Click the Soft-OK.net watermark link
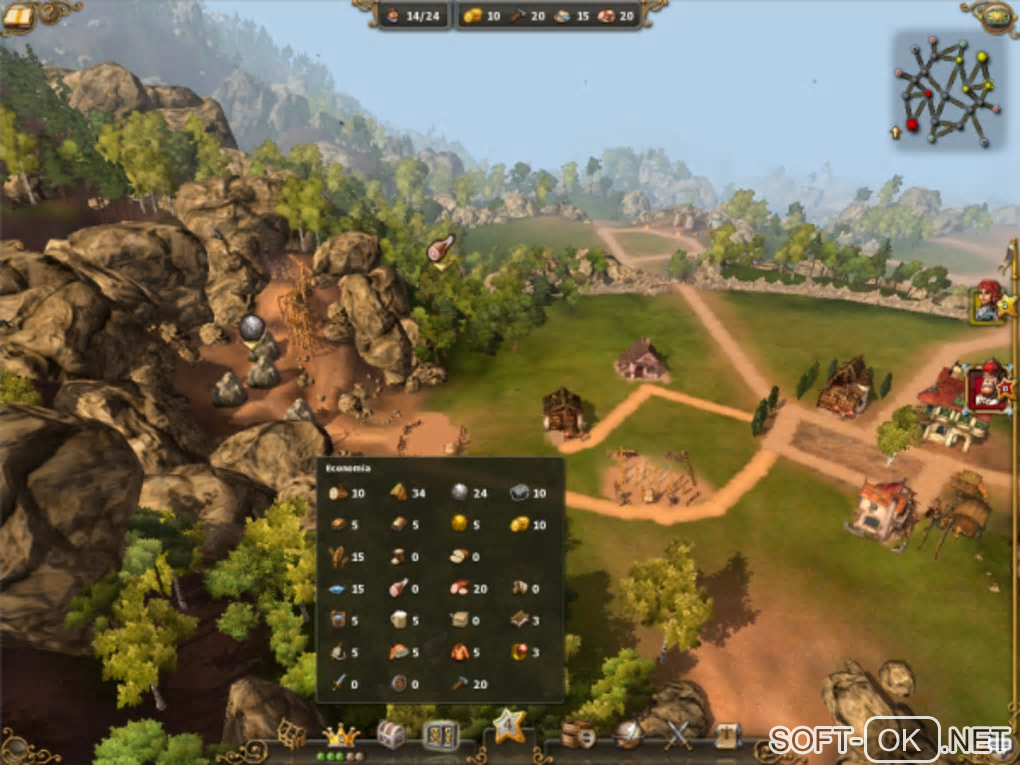Screen dimensions: 1020x765 point(890,741)
